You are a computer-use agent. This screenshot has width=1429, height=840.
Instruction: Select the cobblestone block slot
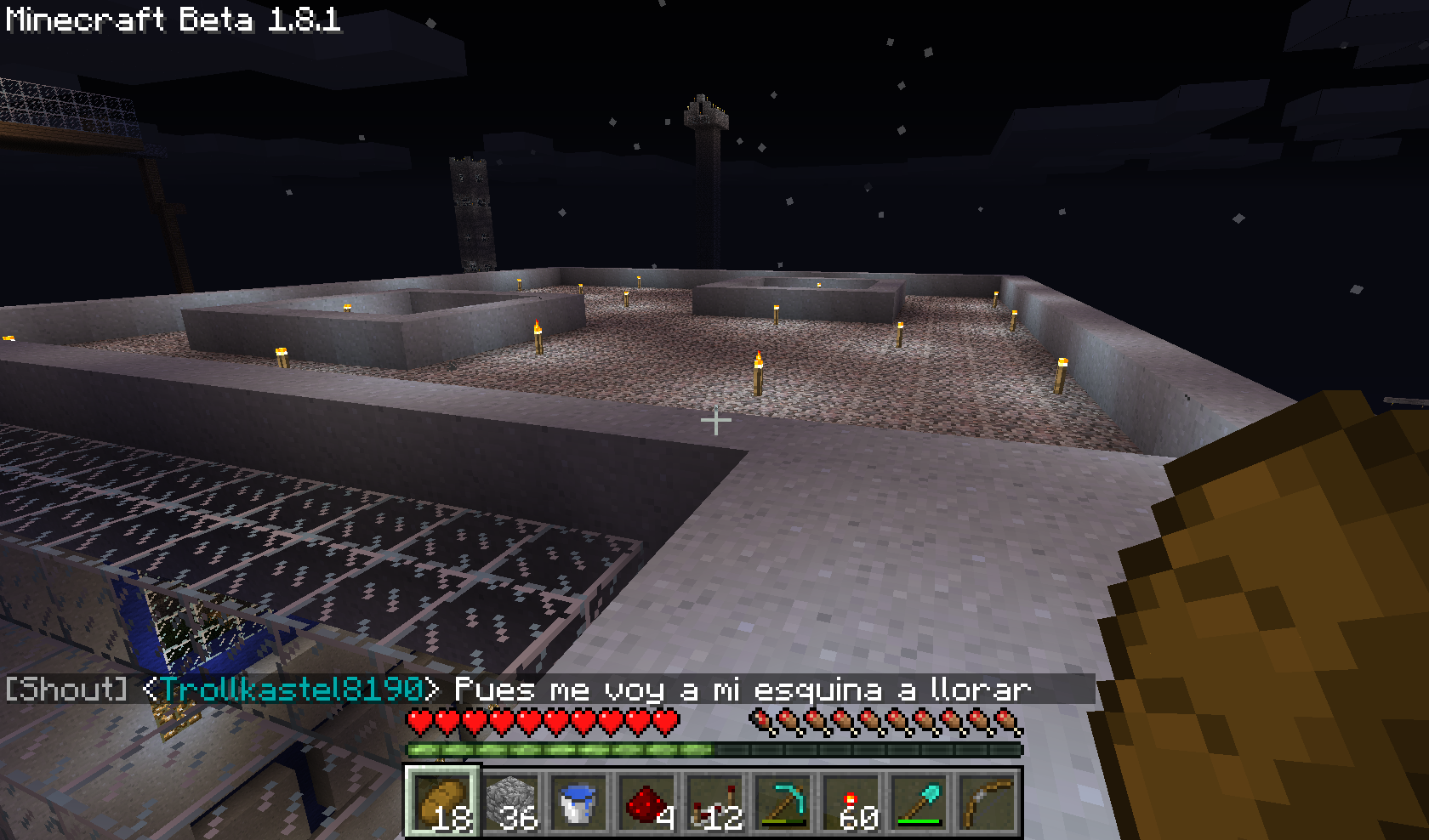tap(511, 801)
